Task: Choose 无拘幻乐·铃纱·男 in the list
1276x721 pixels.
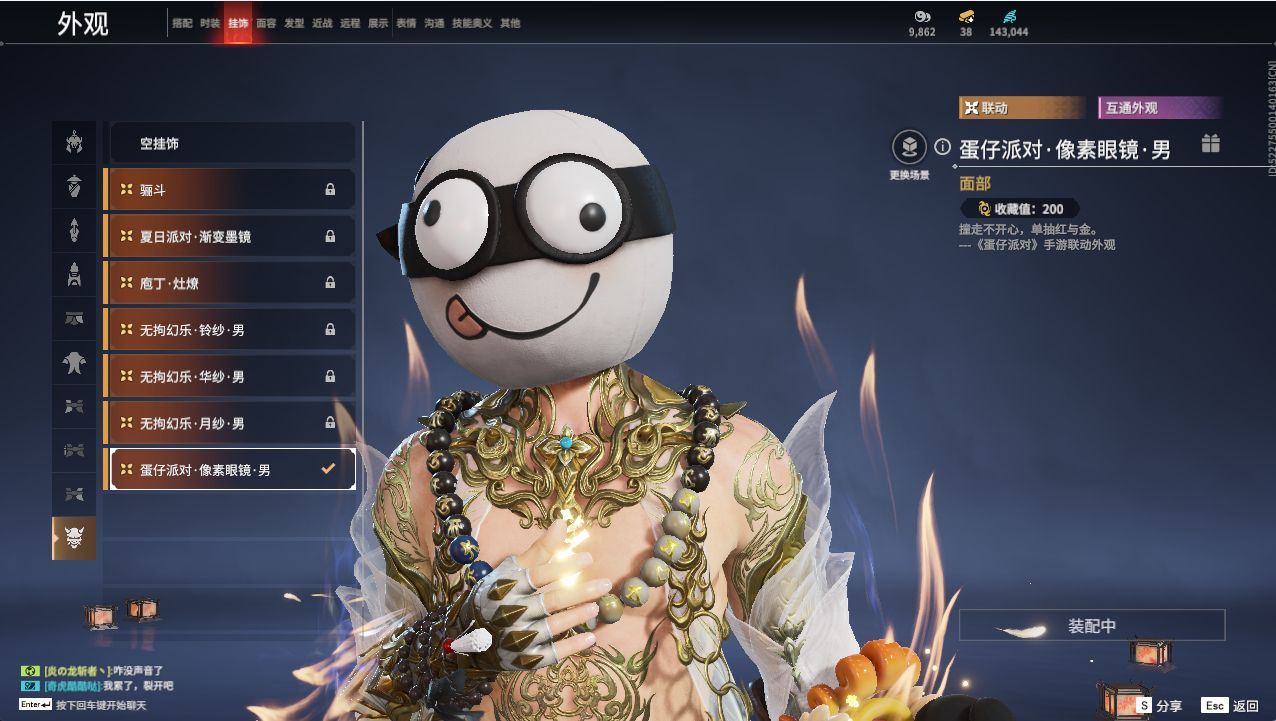Action: point(230,330)
